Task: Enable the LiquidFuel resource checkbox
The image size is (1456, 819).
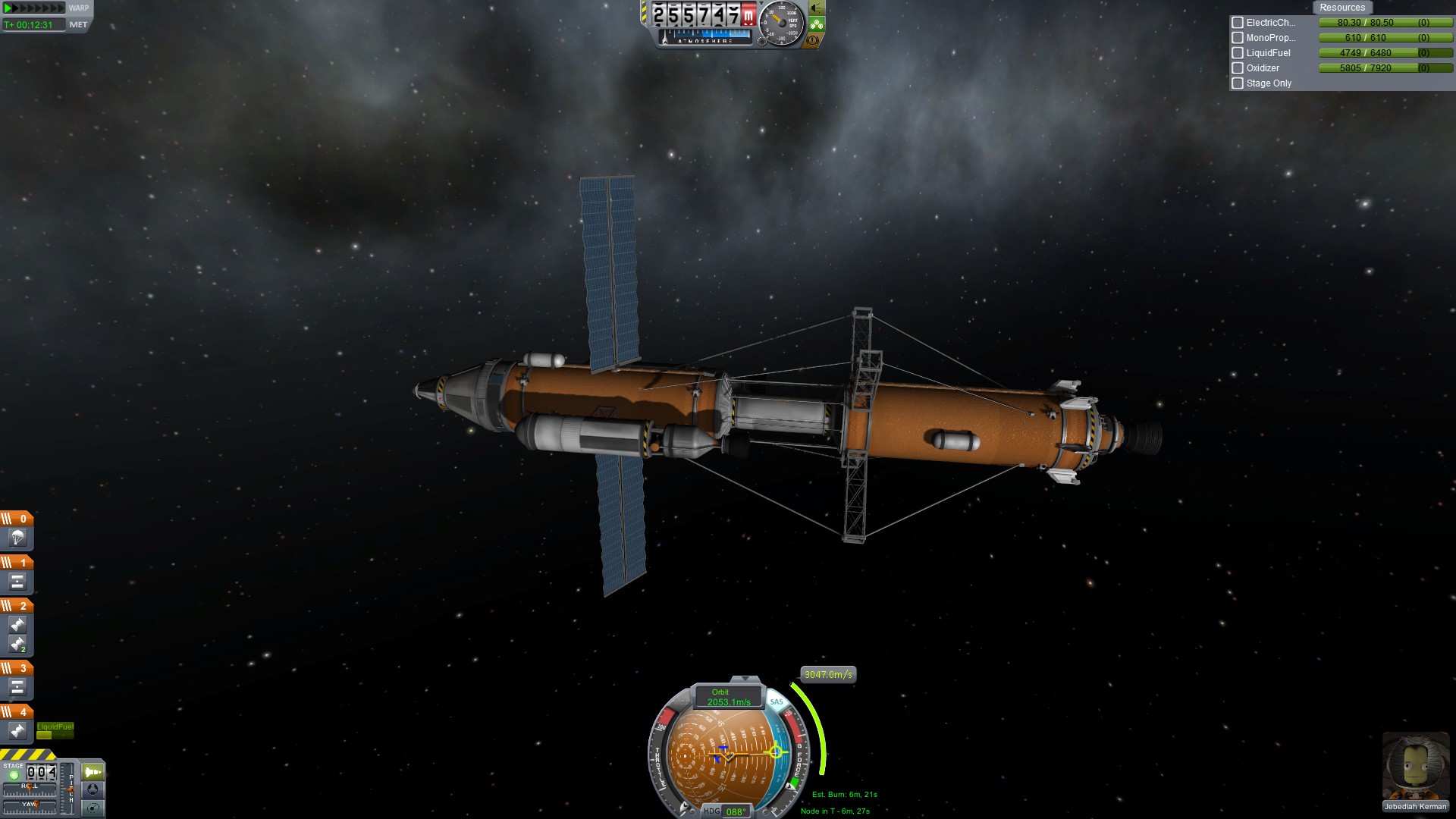Action: 1238,53
